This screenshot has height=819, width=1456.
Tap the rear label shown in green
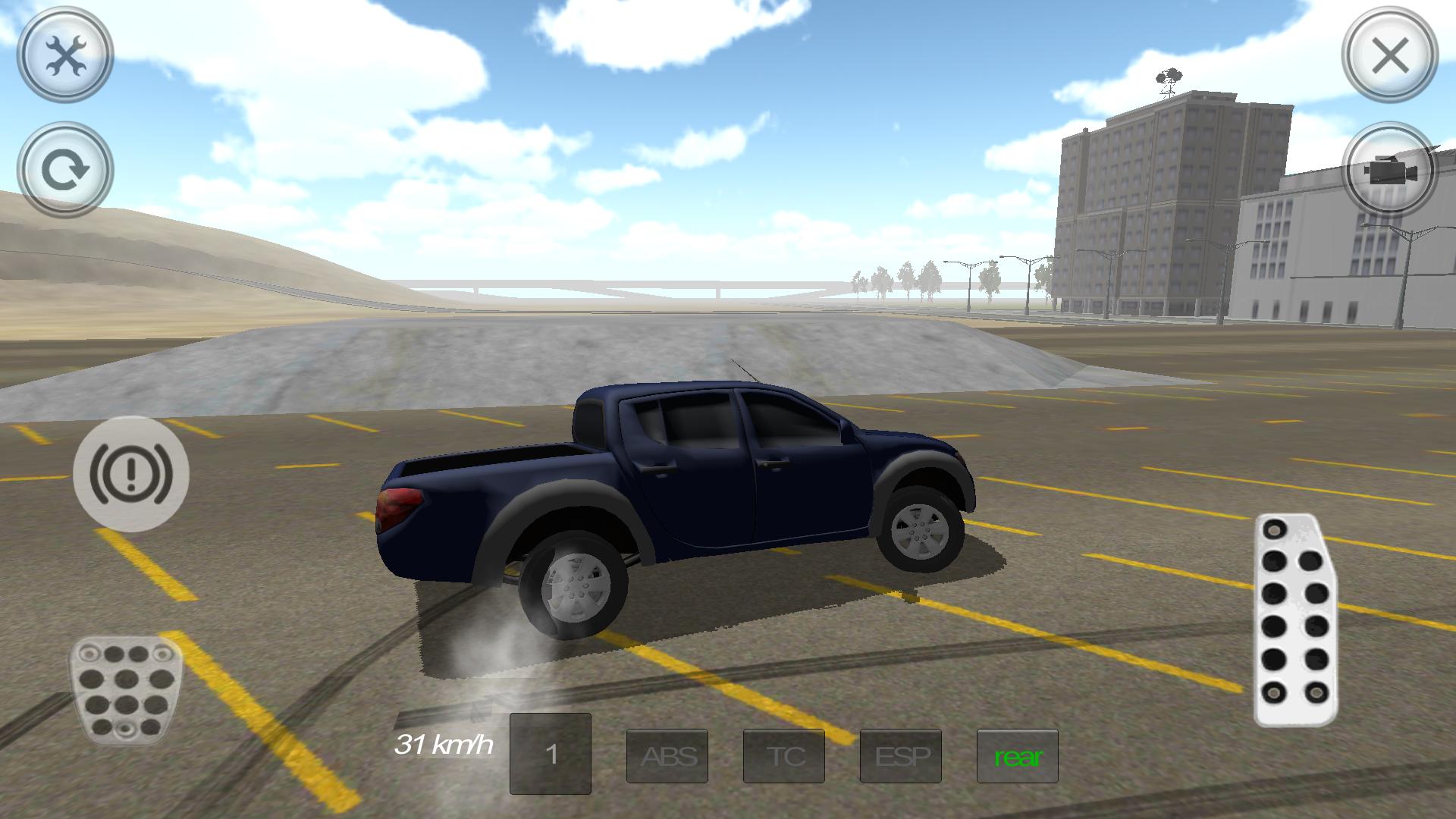(1017, 756)
